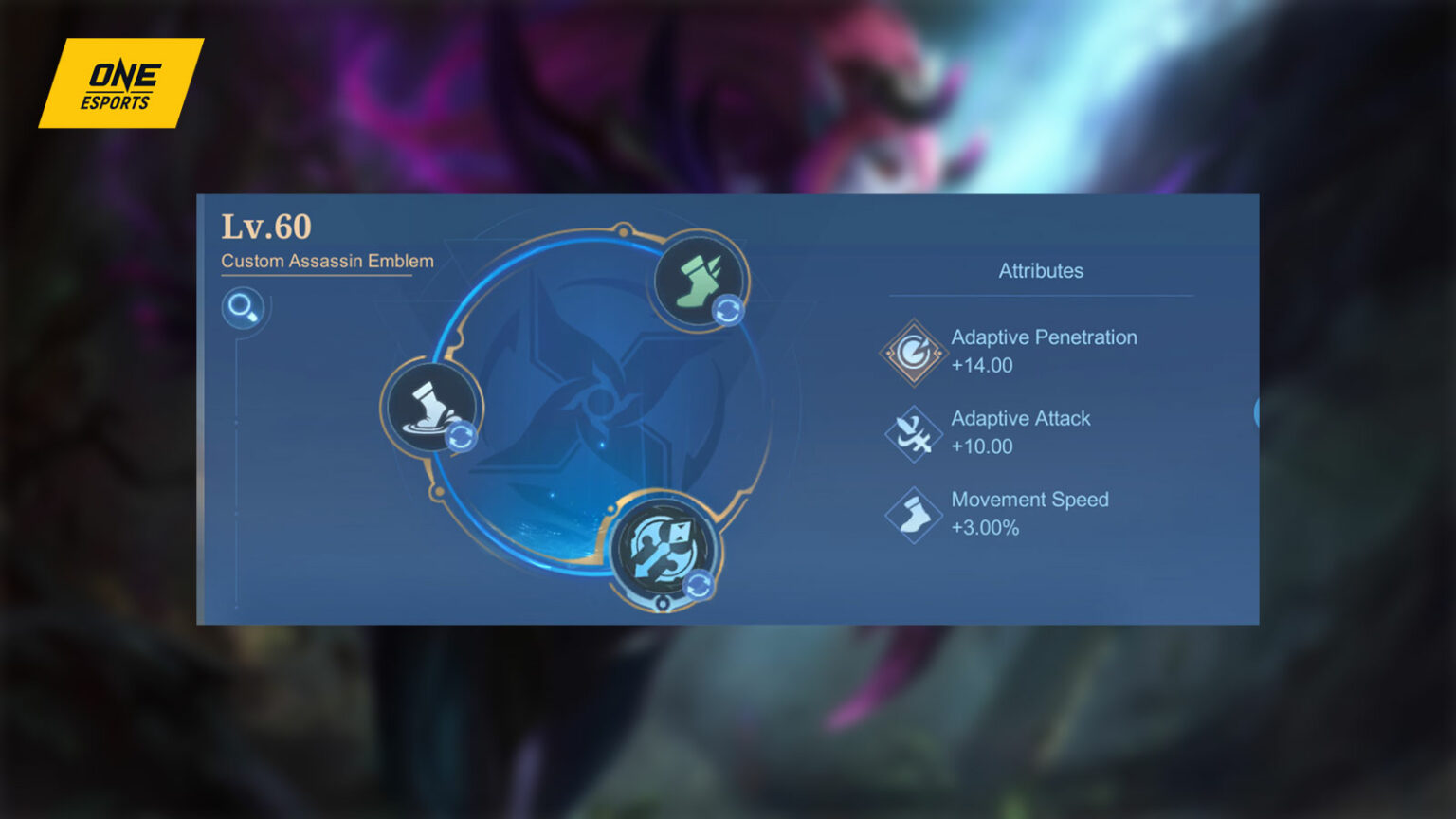The height and width of the screenshot is (819, 1456).
Task: Click the Movement Speed boot attribute icon
Action: coord(913,514)
